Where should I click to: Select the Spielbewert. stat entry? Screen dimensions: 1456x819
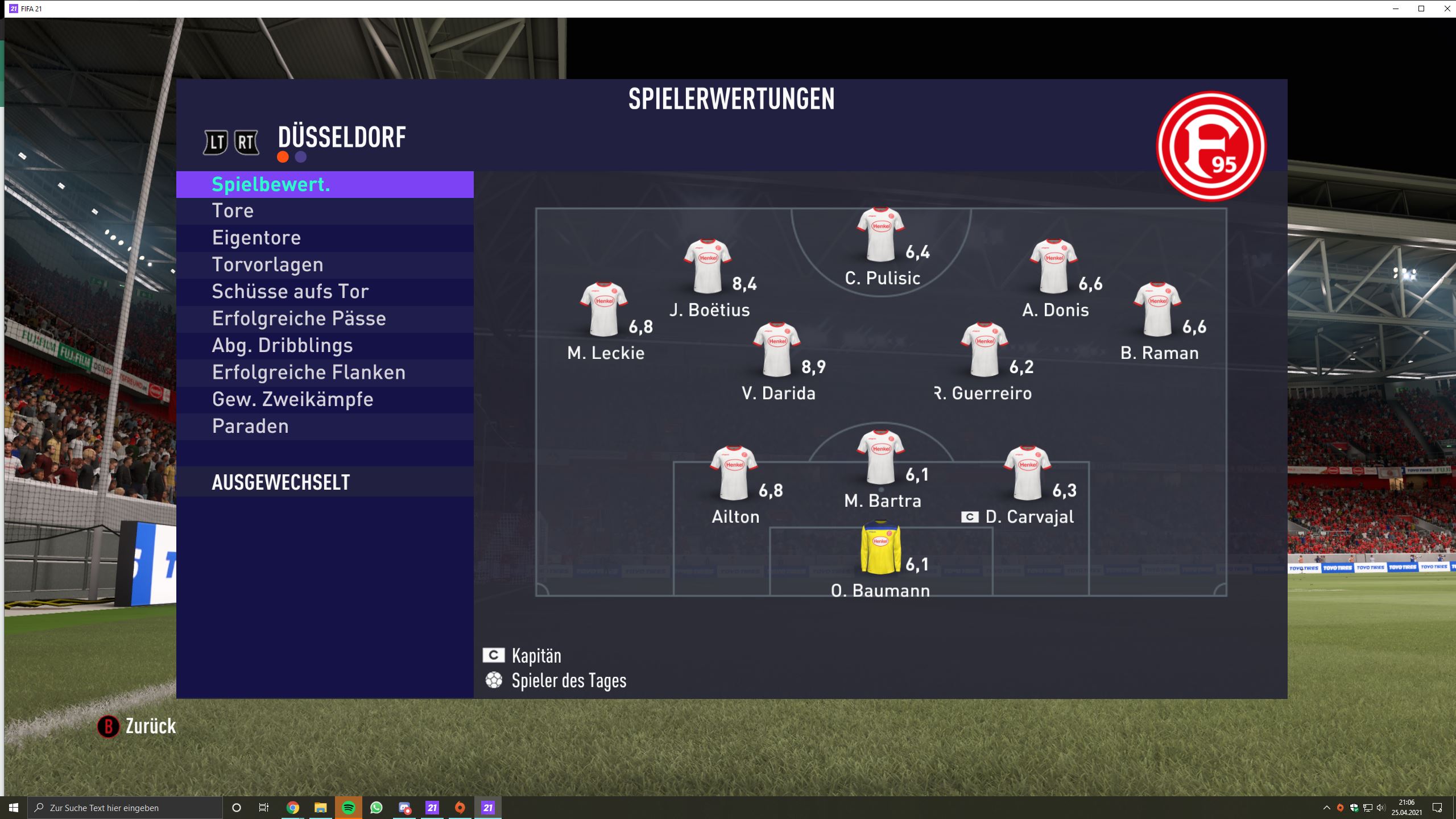[x=324, y=184]
